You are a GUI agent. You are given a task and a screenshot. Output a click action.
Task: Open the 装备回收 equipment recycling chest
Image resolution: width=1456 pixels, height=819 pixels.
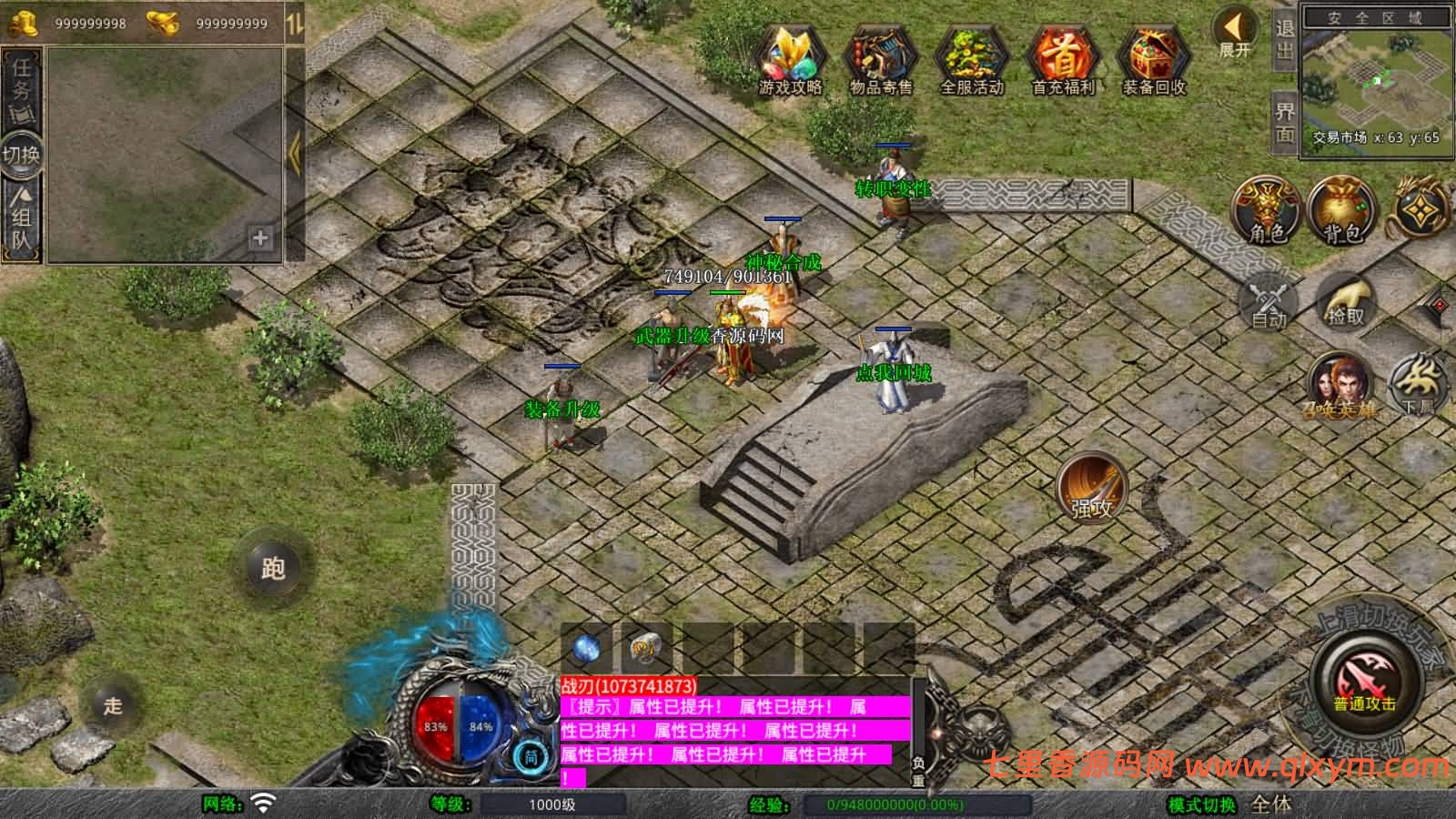click(1154, 57)
